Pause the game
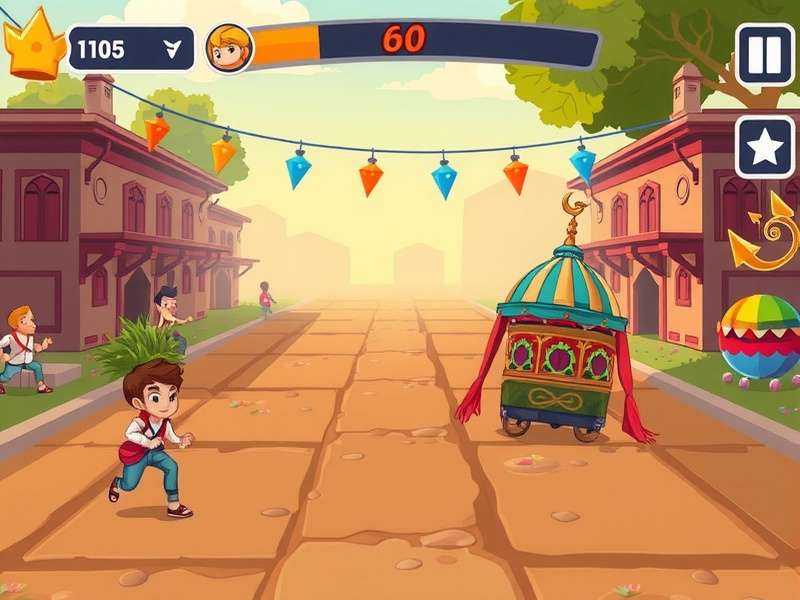 click(x=765, y=54)
